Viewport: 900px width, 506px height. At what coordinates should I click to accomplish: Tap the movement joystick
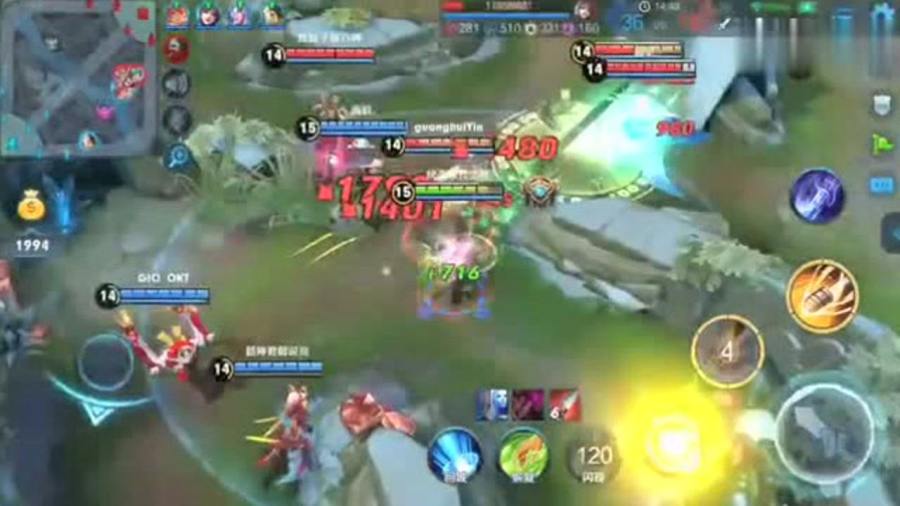pyautogui.click(x=106, y=362)
